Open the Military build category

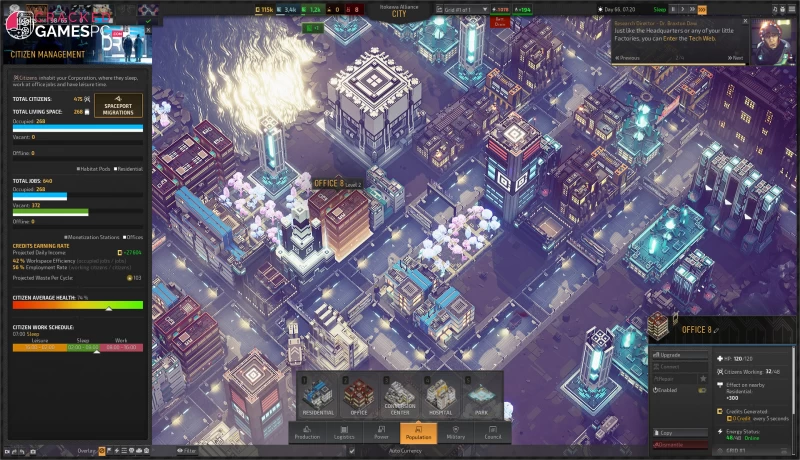tap(455, 432)
